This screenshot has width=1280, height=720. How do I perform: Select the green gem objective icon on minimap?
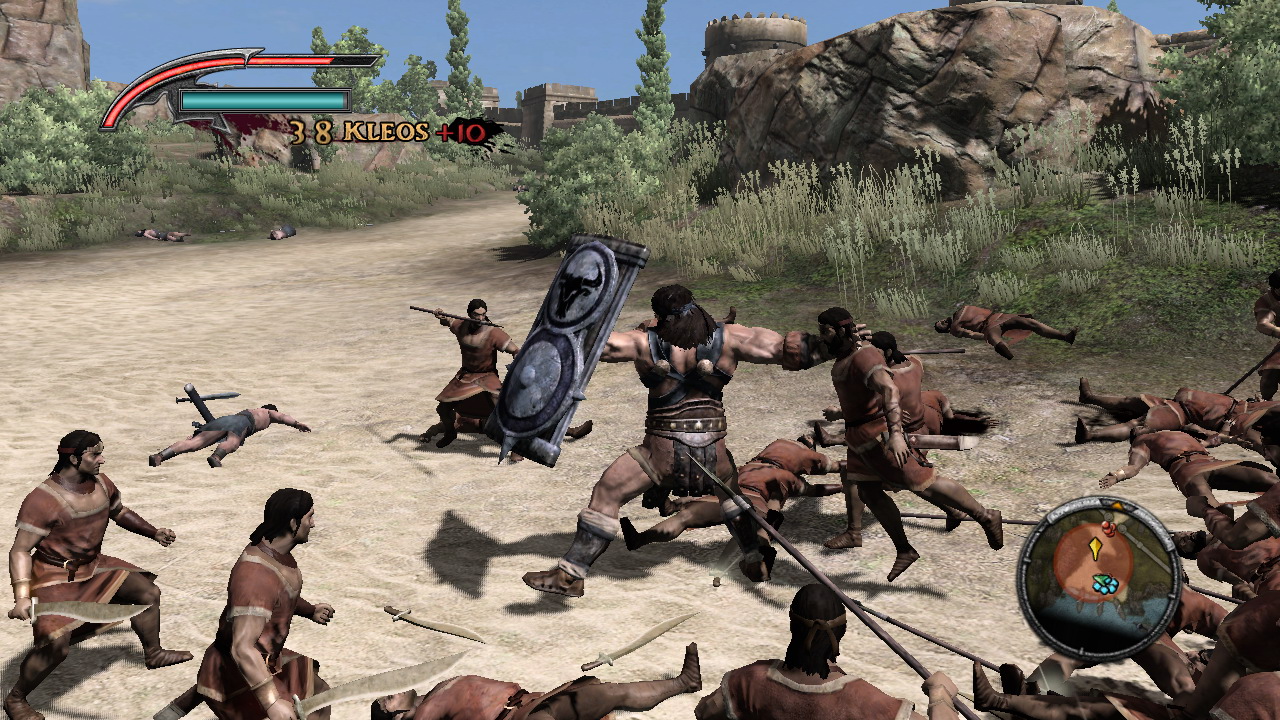click(x=1101, y=578)
